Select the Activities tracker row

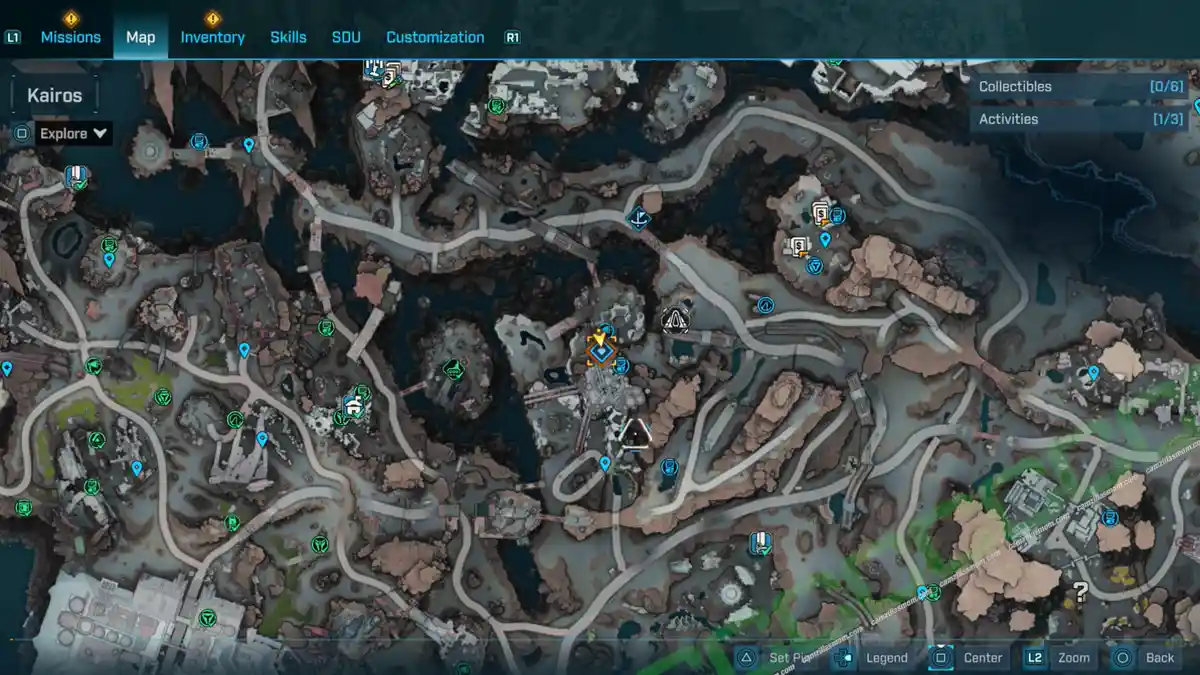pyautogui.click(x=1080, y=119)
